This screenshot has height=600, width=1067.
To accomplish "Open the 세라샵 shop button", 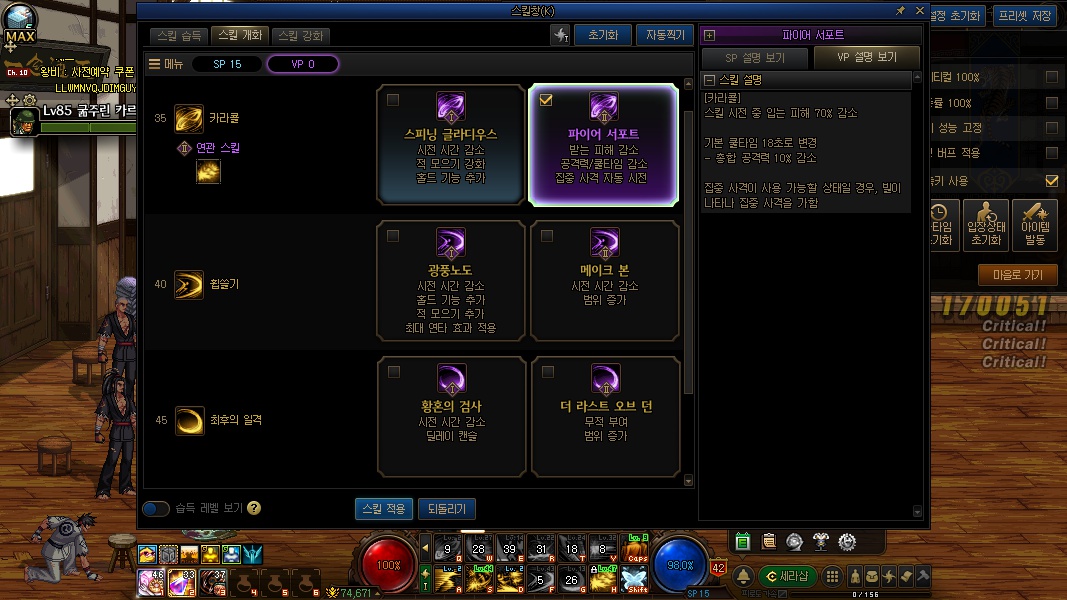I will point(786,576).
